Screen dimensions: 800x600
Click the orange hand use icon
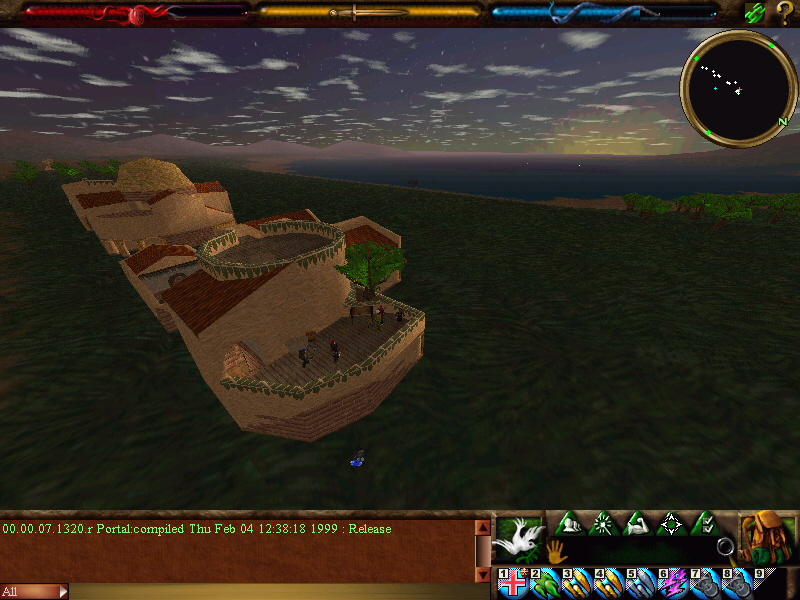tap(555, 549)
